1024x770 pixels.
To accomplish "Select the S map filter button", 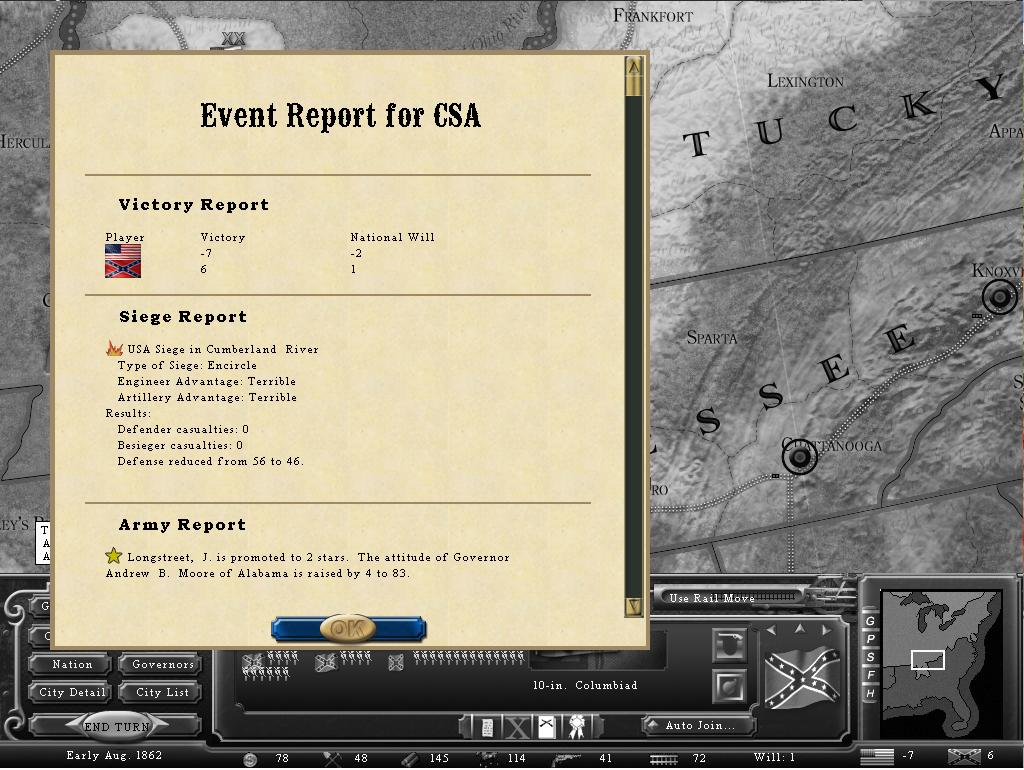I will coord(870,658).
